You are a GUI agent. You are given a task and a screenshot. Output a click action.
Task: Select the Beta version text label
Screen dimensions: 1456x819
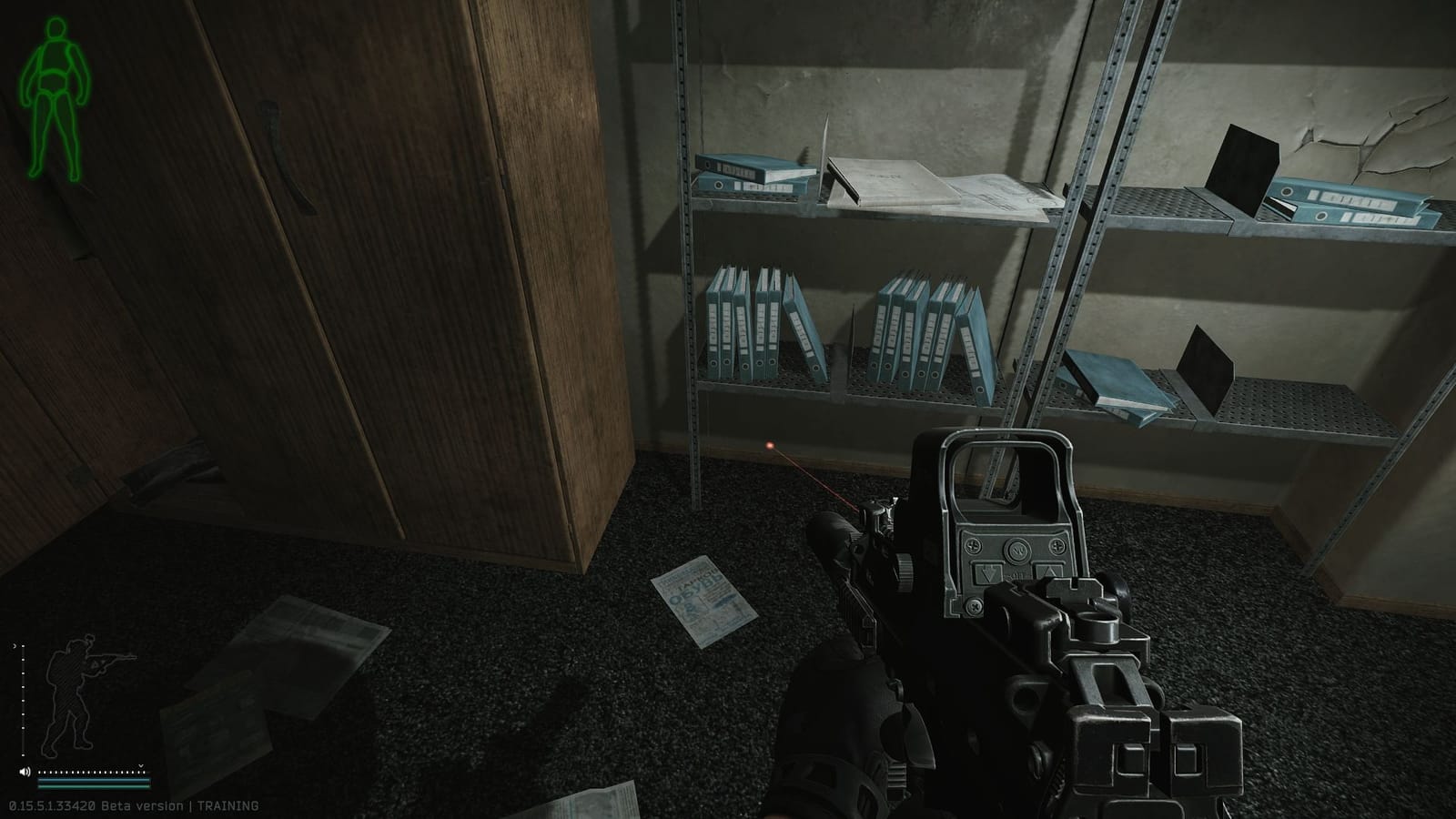pos(141,805)
